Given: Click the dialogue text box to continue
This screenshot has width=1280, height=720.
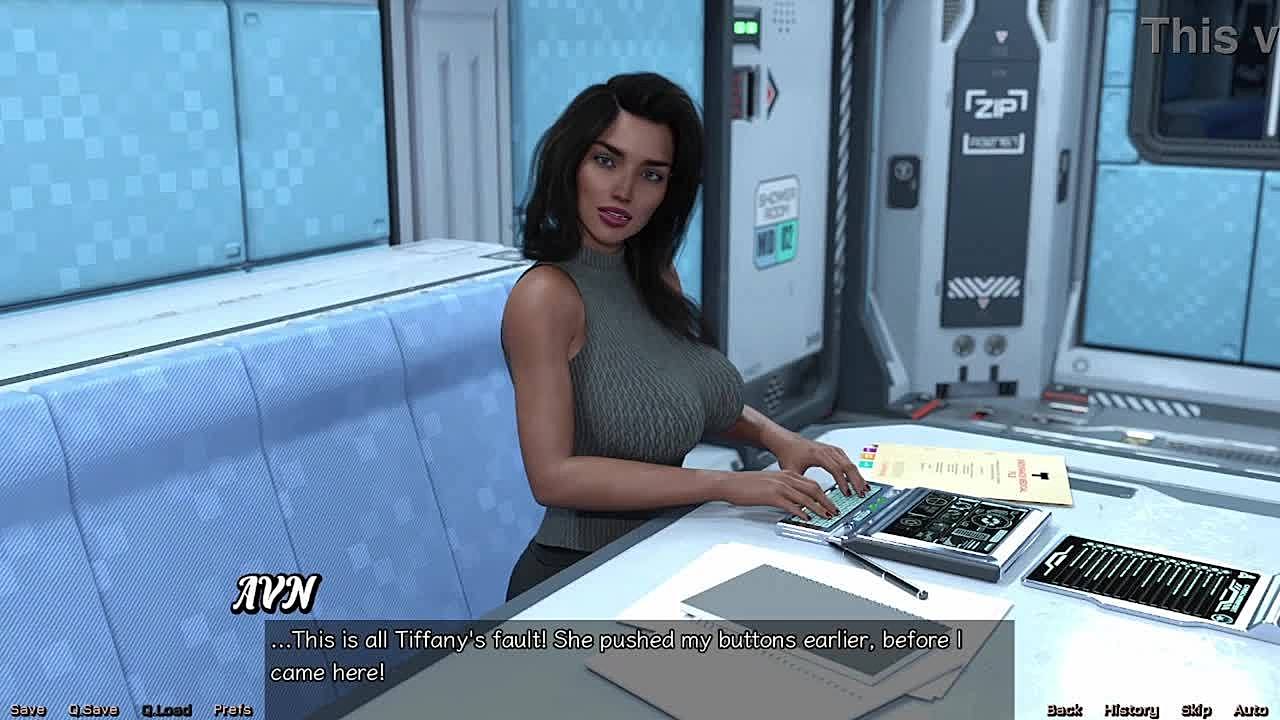Looking at the screenshot, I should (x=640, y=656).
